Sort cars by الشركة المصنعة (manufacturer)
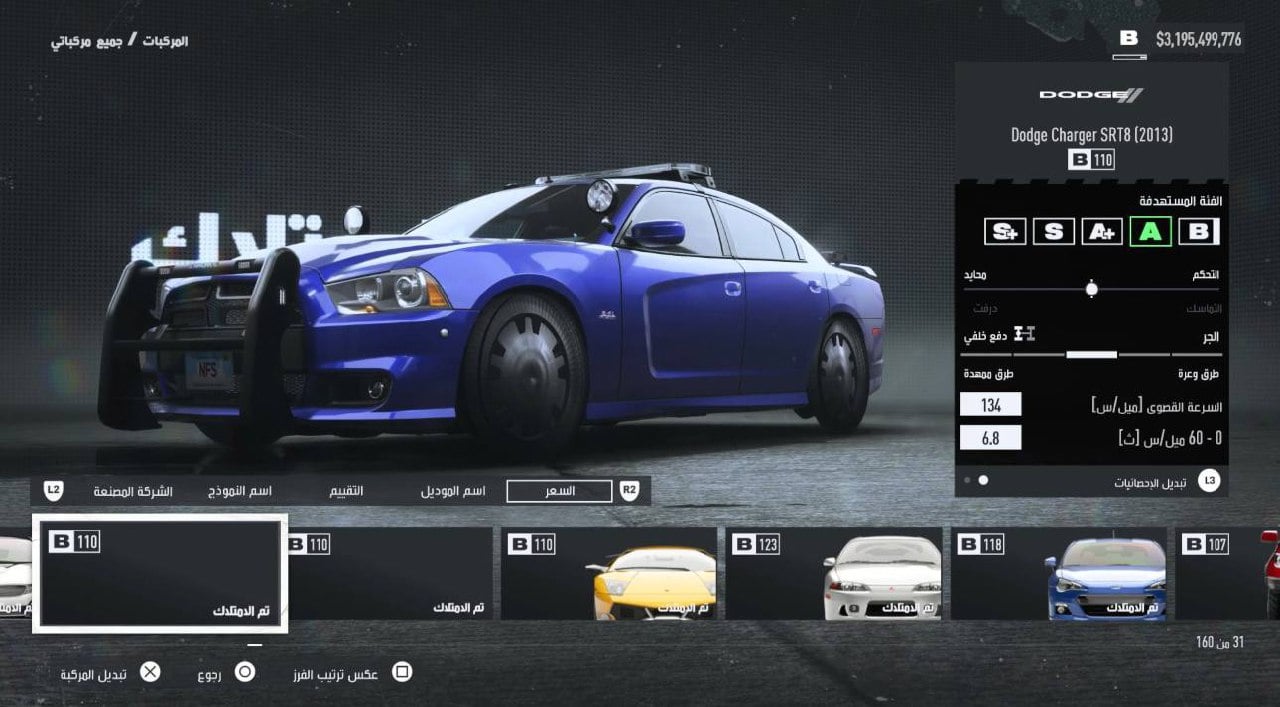 (x=133, y=491)
